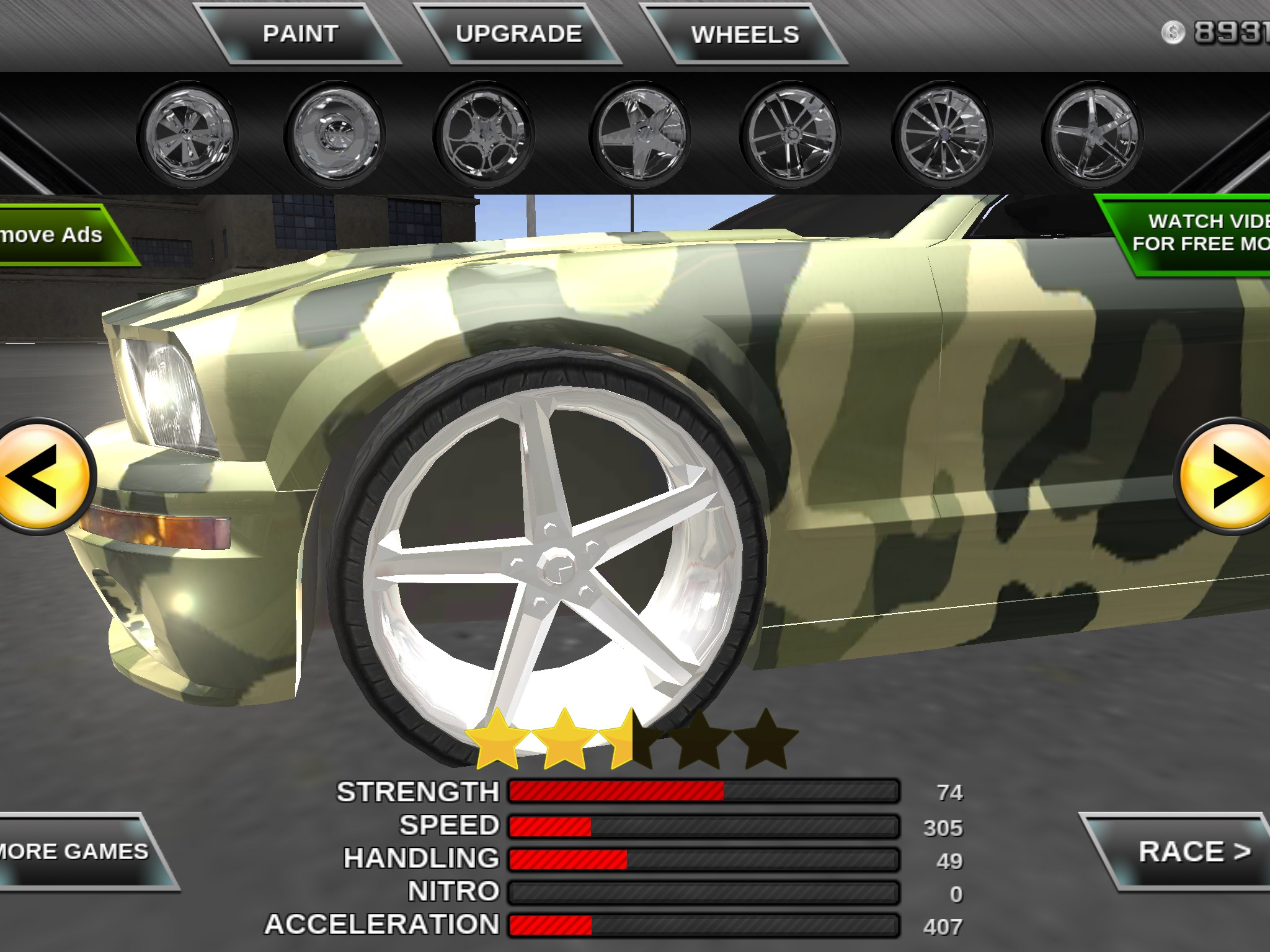Choose the solid dish hubcap wheel

(335, 134)
